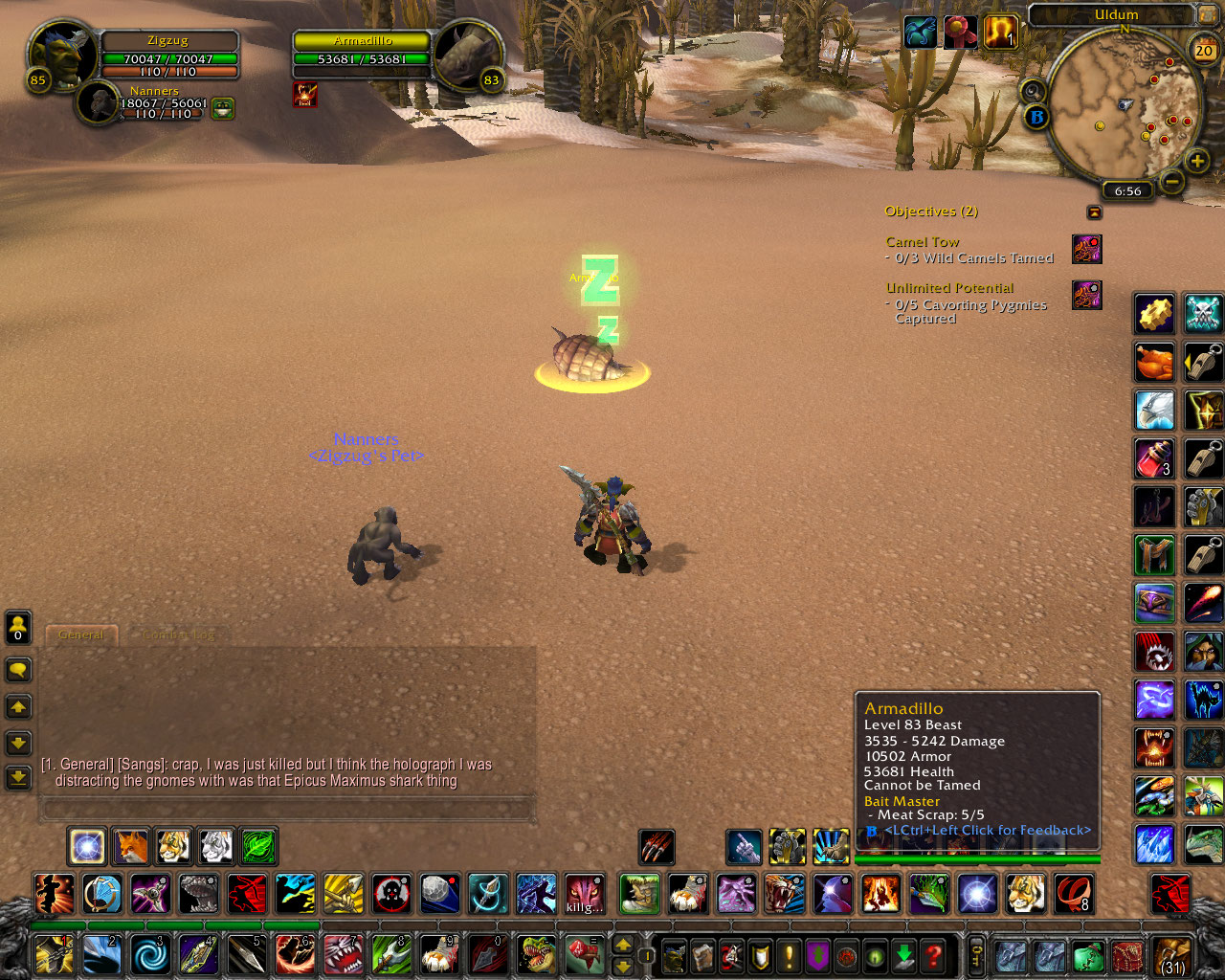This screenshot has height=980, width=1225.
Task: Open the minimap tracking magnifier
Action: 1032,91
